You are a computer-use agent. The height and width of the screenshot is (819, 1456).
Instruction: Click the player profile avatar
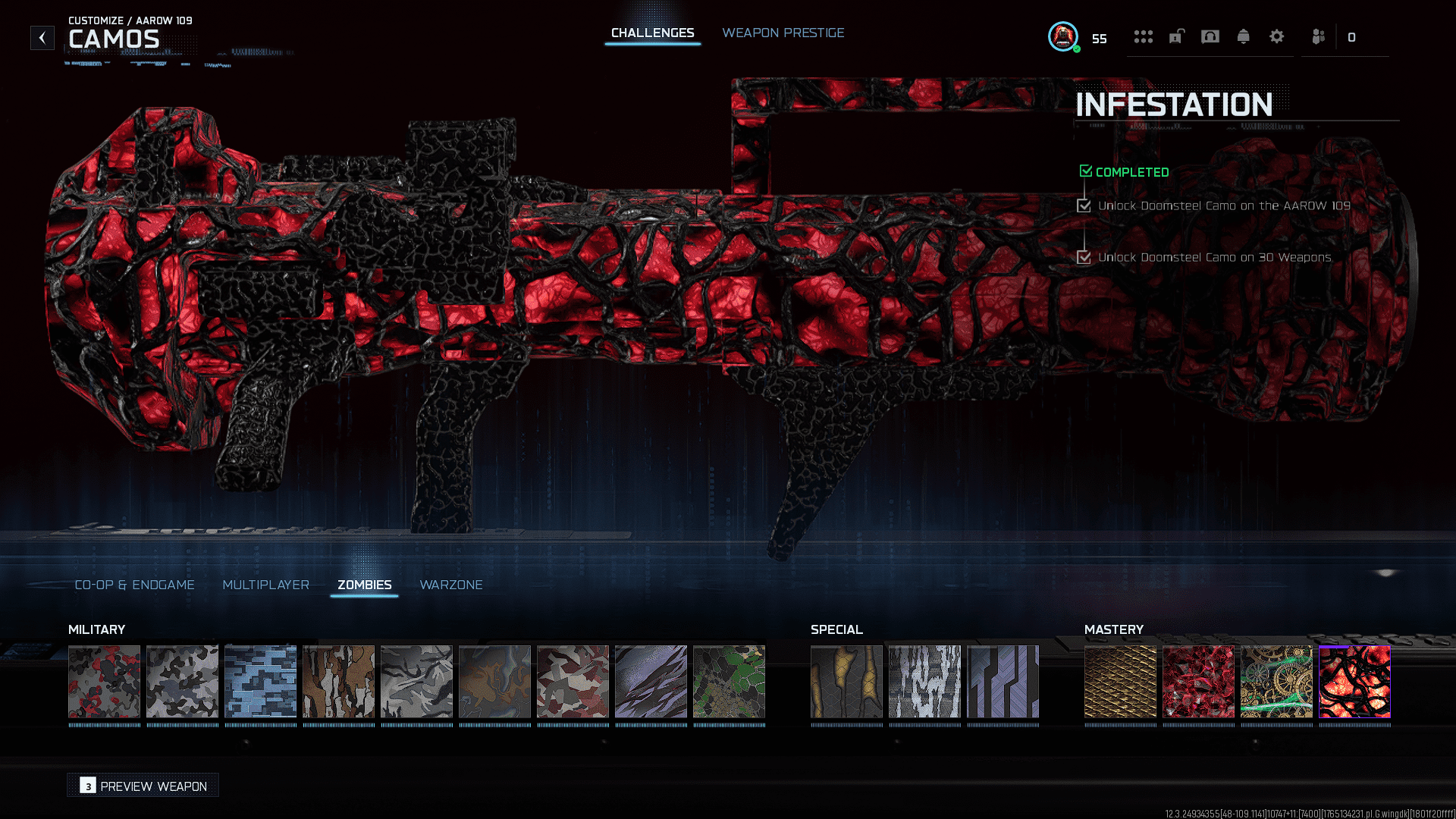click(x=1063, y=36)
